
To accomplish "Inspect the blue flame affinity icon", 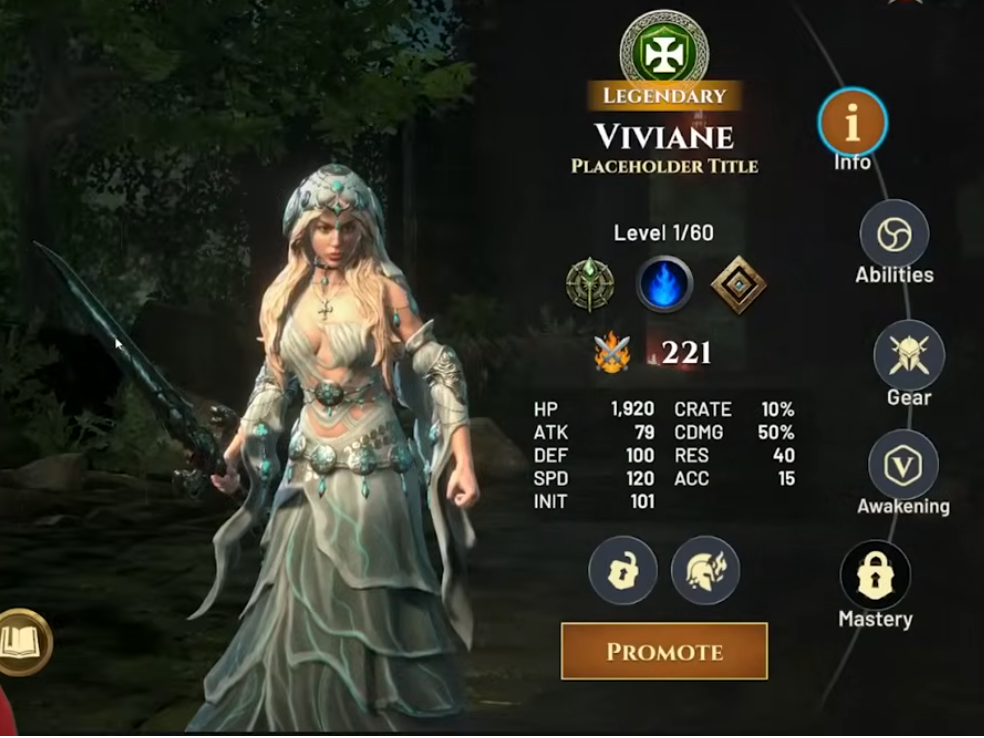I will tap(665, 283).
